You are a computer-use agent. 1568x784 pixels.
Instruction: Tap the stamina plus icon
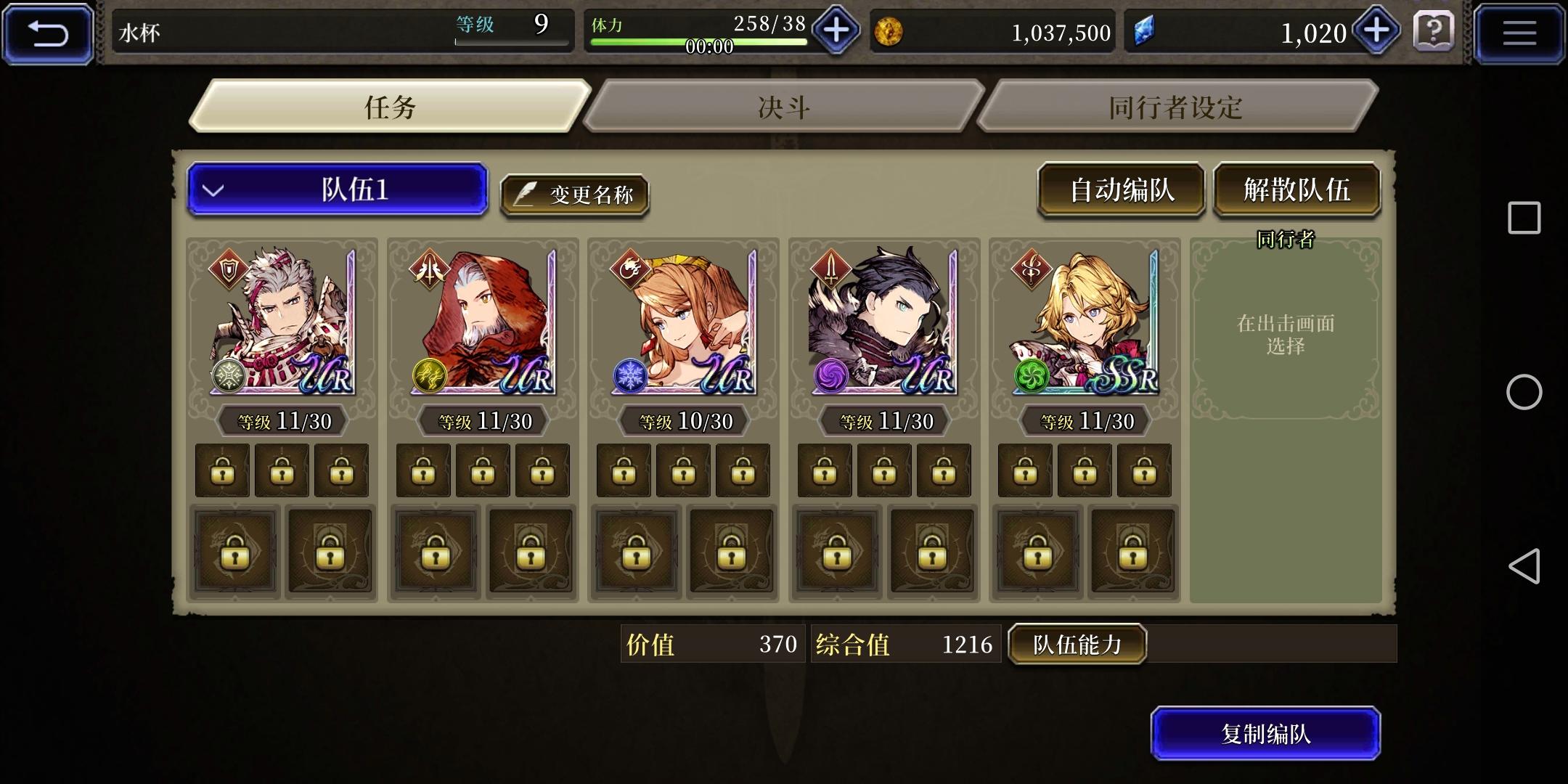(x=836, y=31)
